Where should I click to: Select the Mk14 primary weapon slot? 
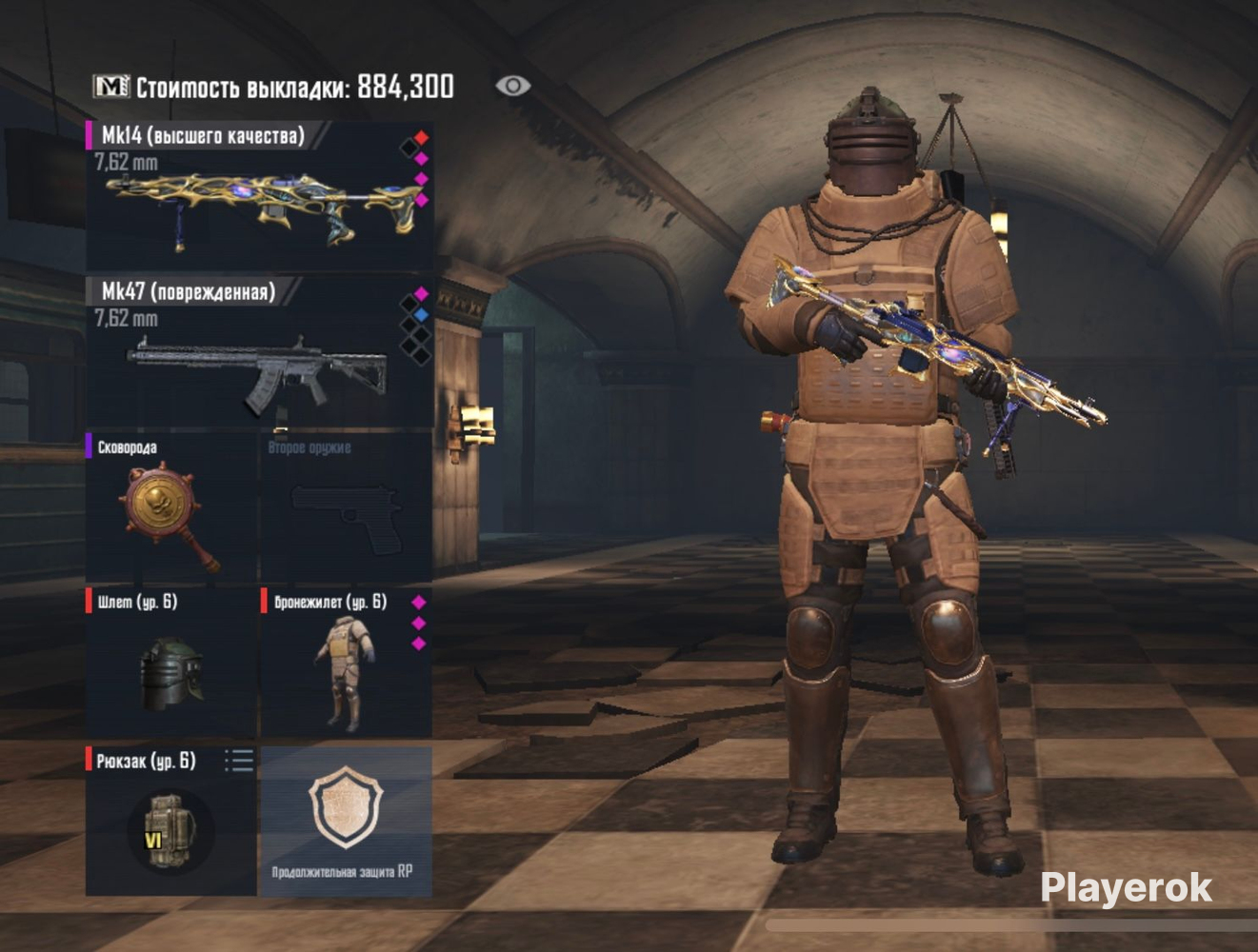click(x=259, y=197)
